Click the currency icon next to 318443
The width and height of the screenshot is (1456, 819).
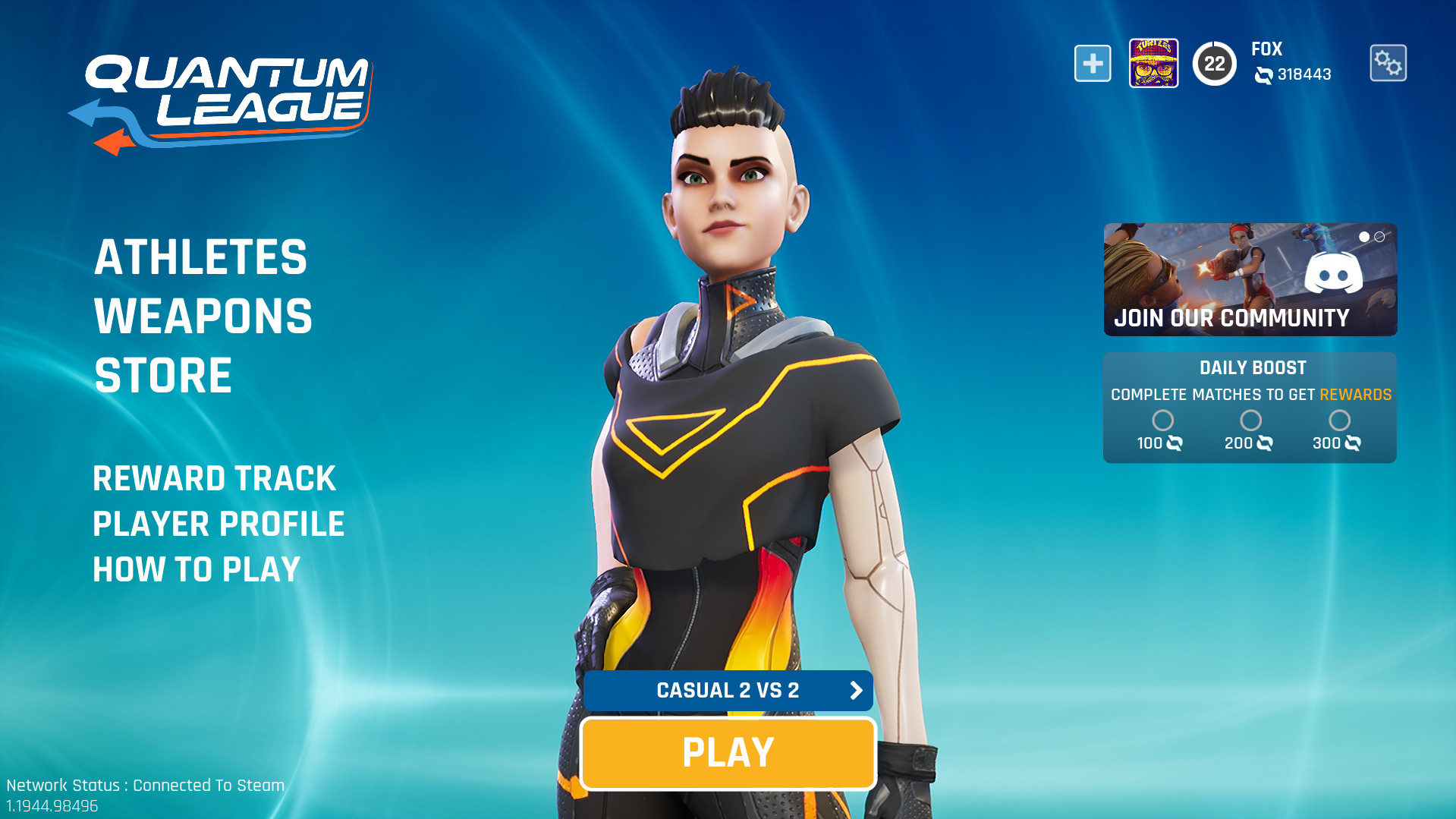tap(1262, 75)
